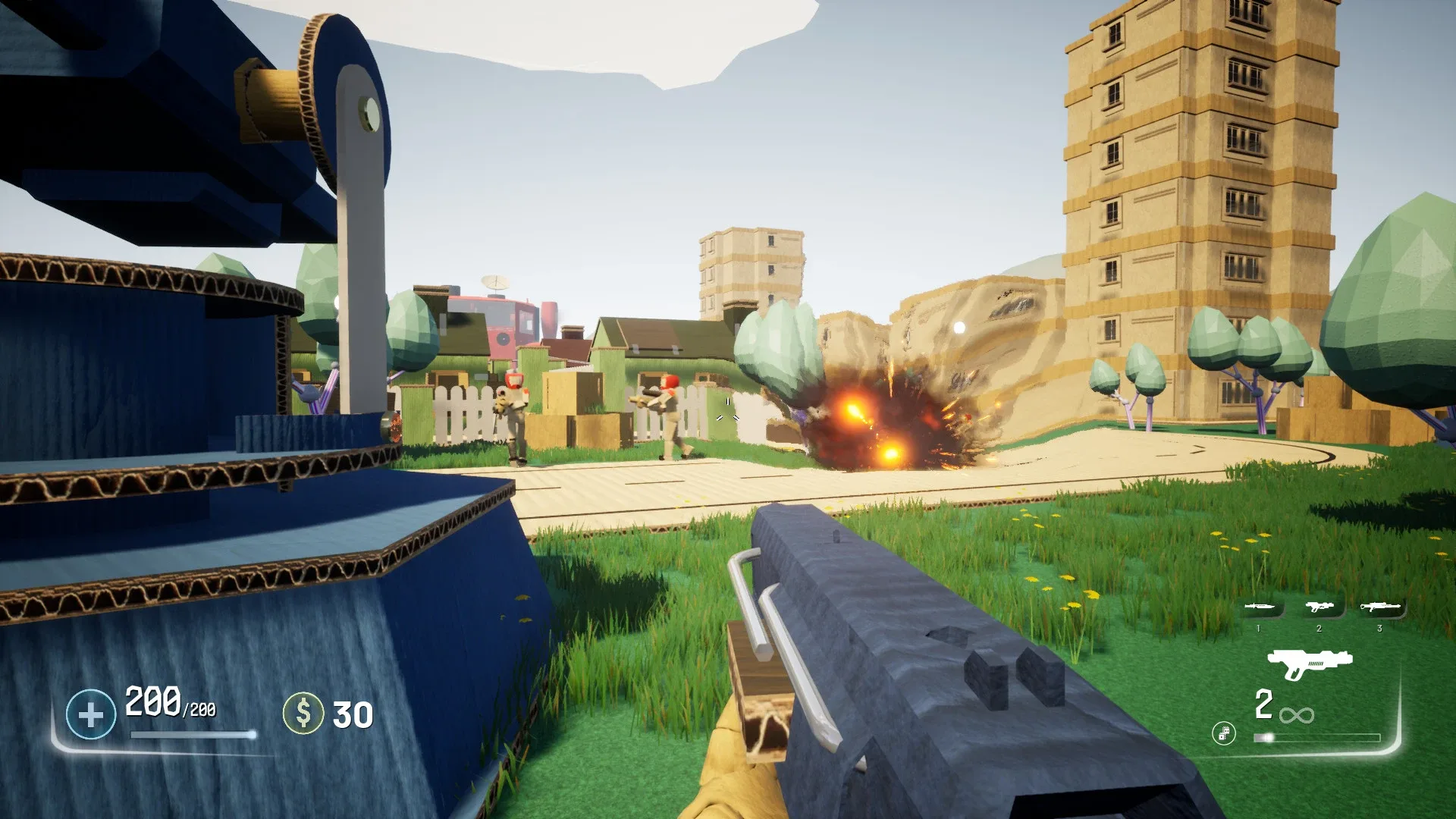
Task: Click the grenade icon in circle
Action: click(1224, 733)
